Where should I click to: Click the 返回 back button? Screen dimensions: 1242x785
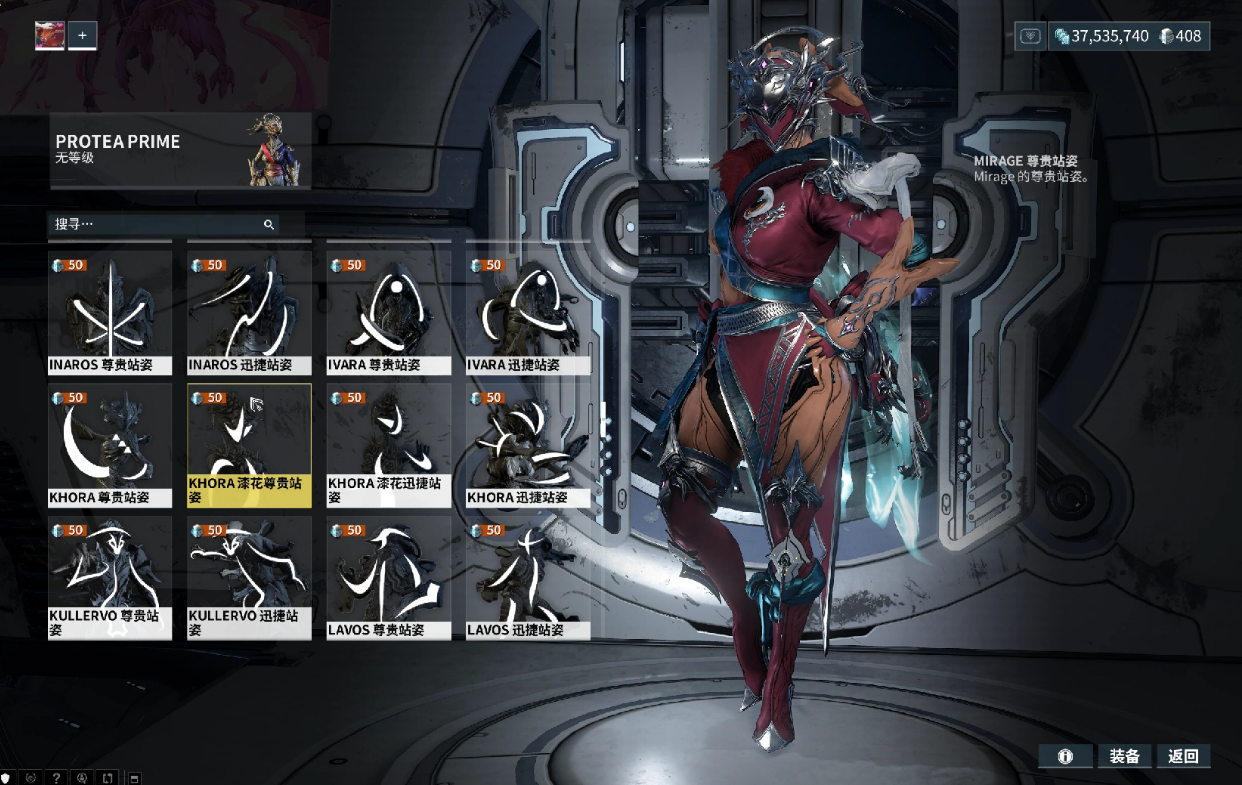[1184, 756]
